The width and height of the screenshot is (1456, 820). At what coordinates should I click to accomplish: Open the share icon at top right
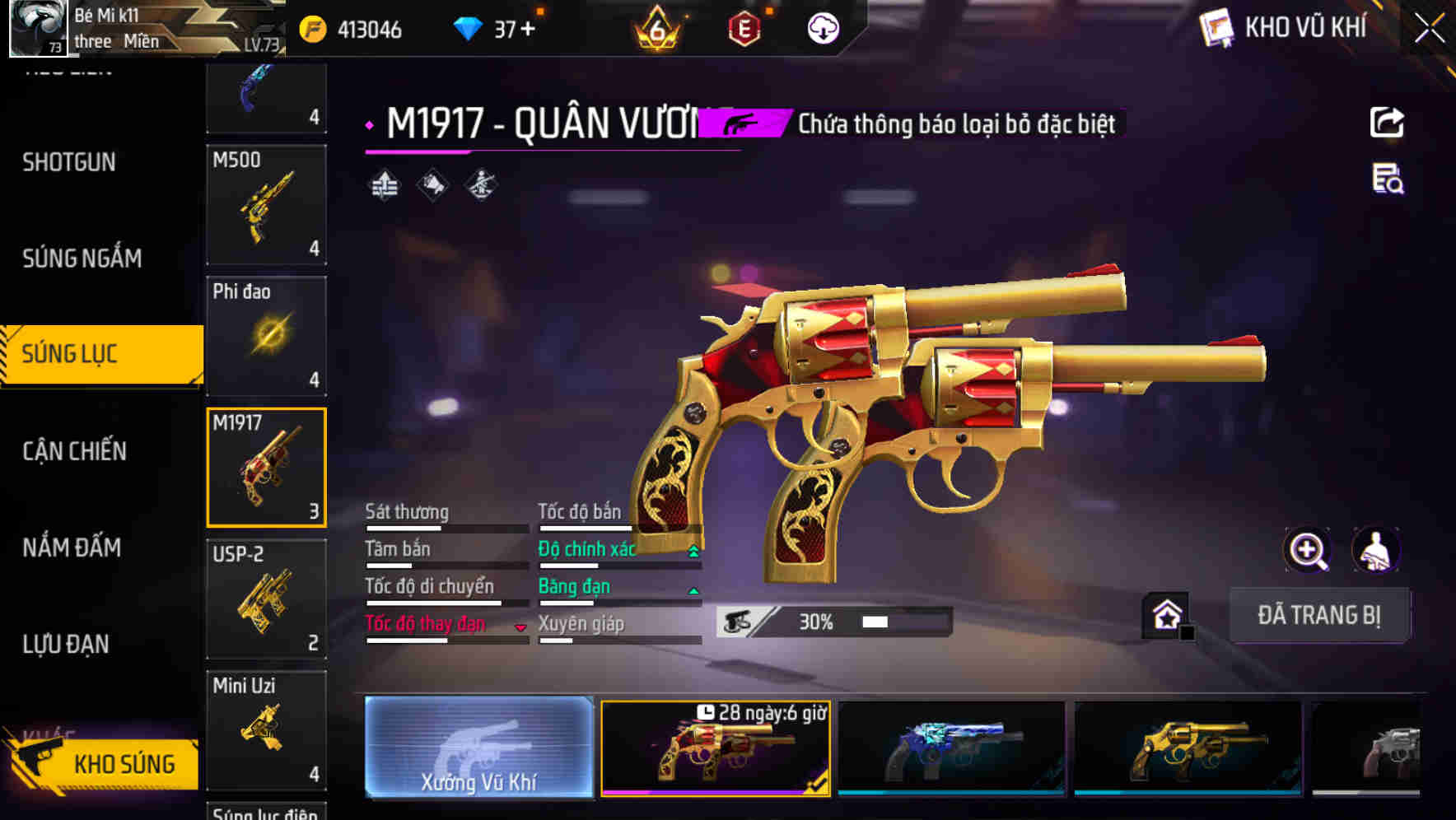(x=1388, y=122)
